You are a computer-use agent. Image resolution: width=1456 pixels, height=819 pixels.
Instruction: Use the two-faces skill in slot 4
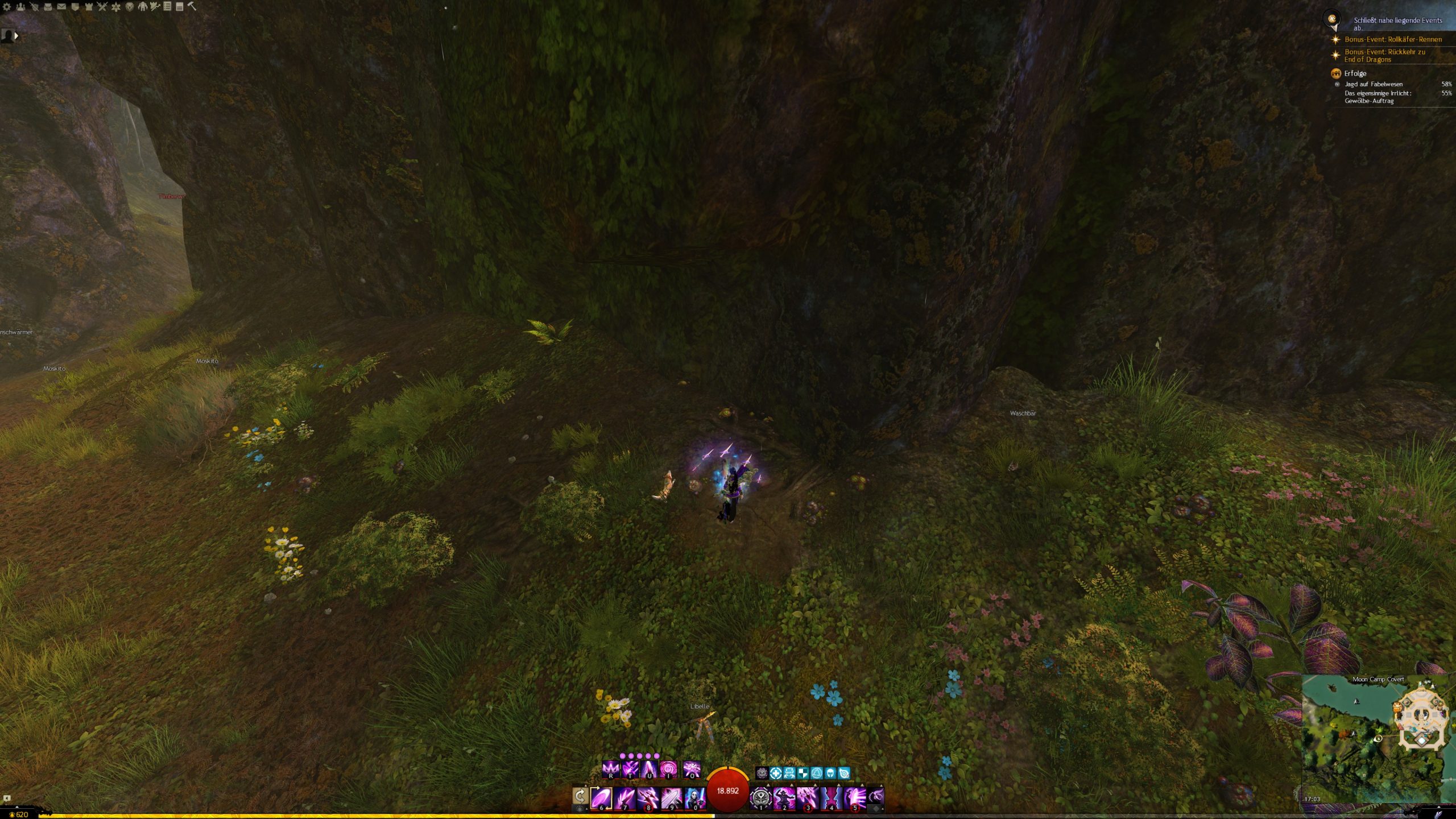(831, 797)
